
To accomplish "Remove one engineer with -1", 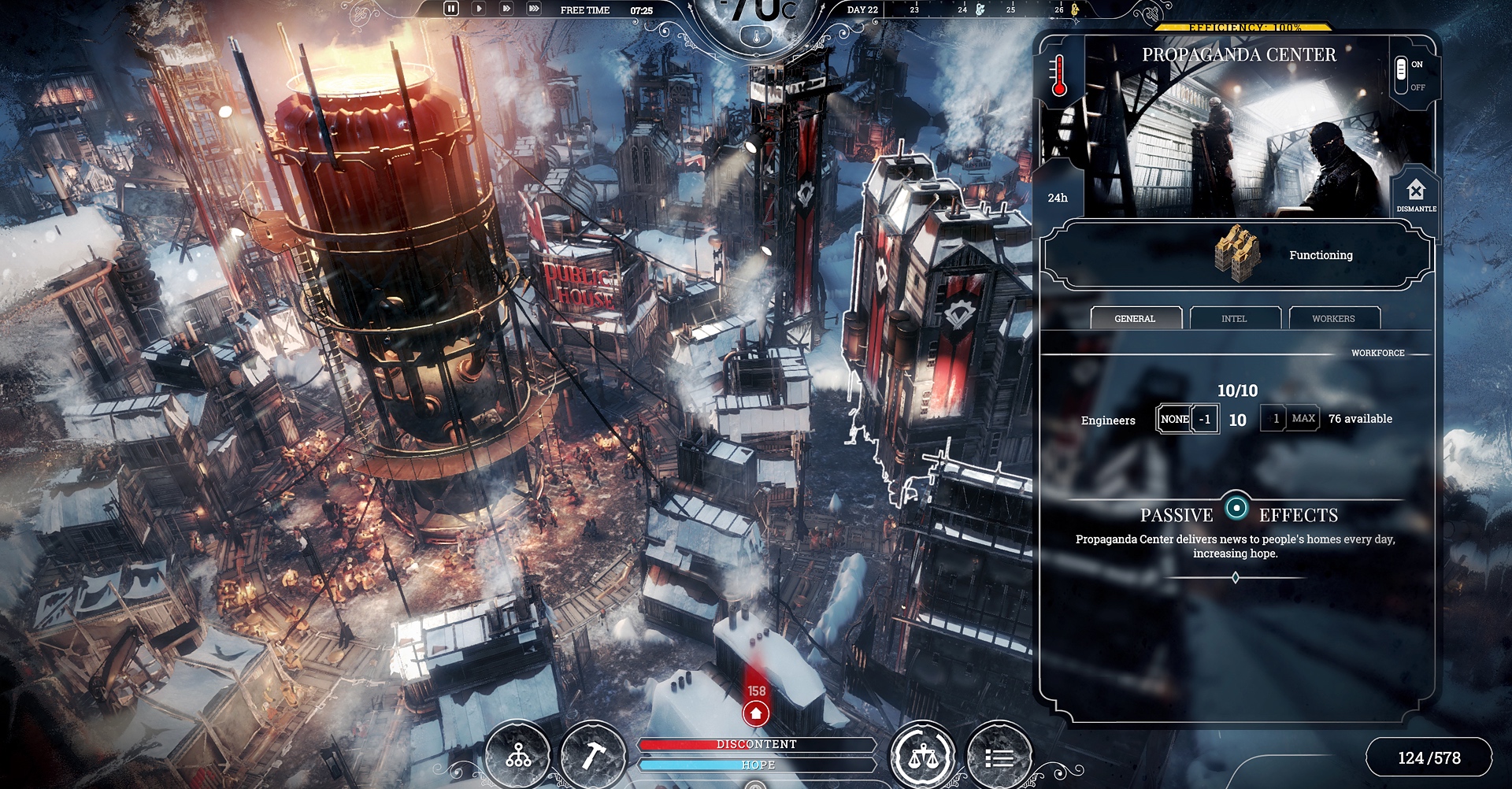I will click(x=1205, y=419).
